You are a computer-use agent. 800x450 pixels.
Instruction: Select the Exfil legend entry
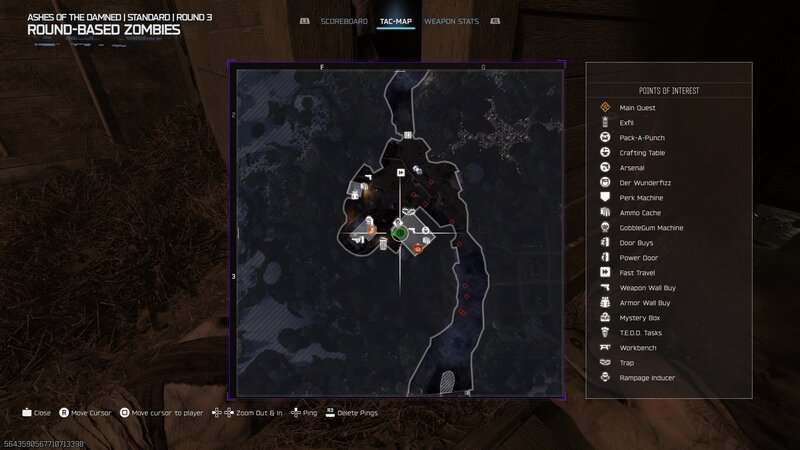click(627, 122)
